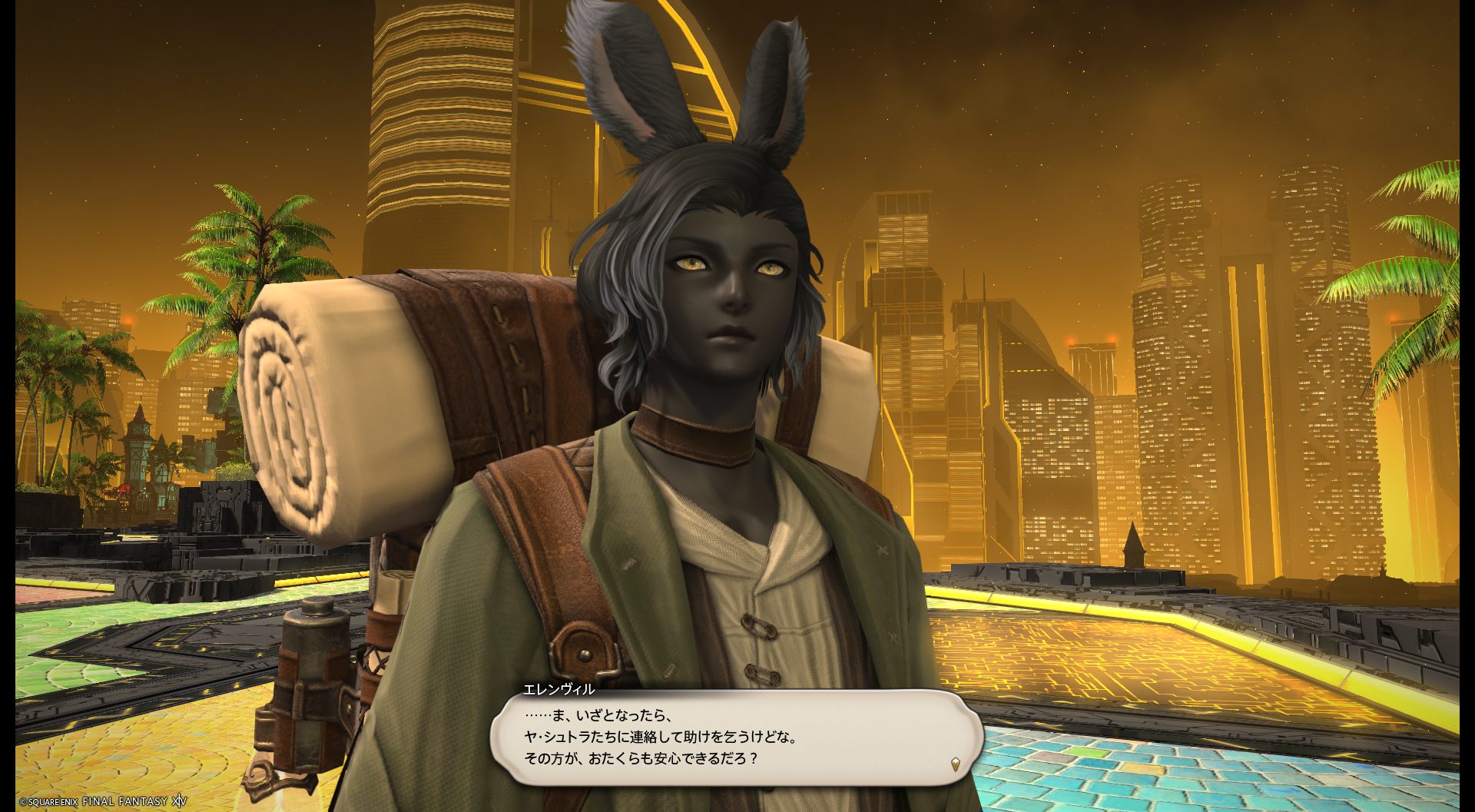Click the dialogue continue arrow indicator

click(x=955, y=764)
